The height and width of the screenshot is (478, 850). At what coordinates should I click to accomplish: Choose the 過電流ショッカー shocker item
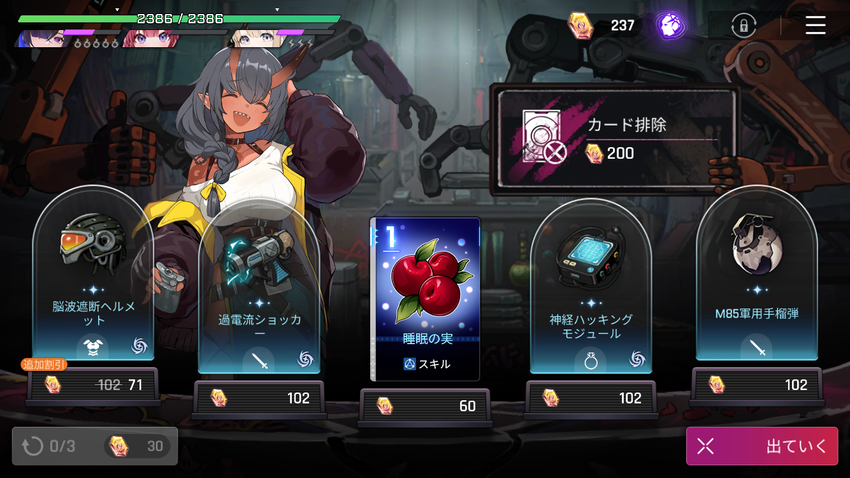coord(258,290)
